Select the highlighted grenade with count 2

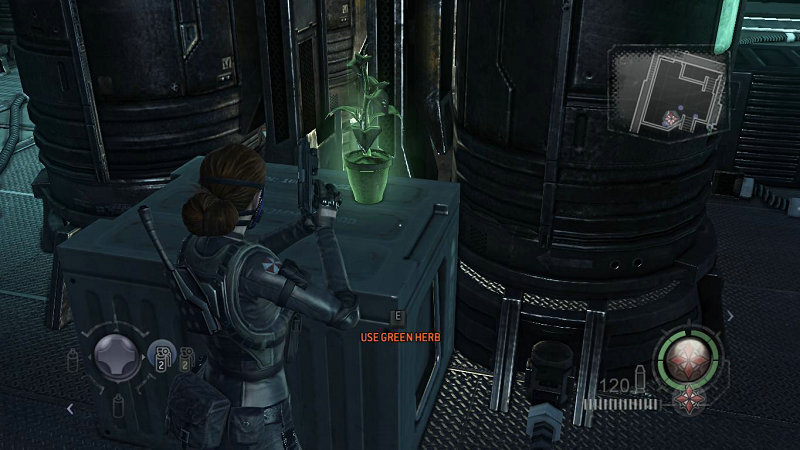tap(160, 356)
